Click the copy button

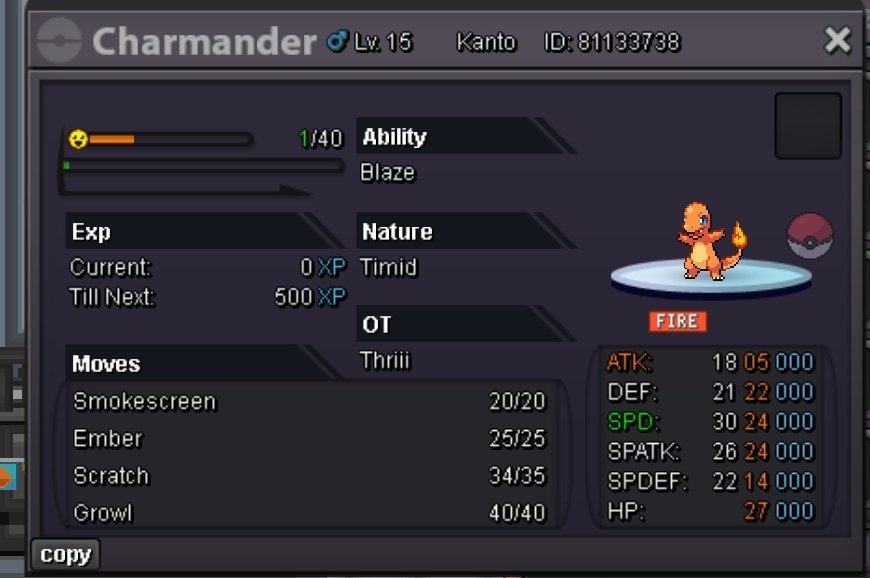[66, 554]
